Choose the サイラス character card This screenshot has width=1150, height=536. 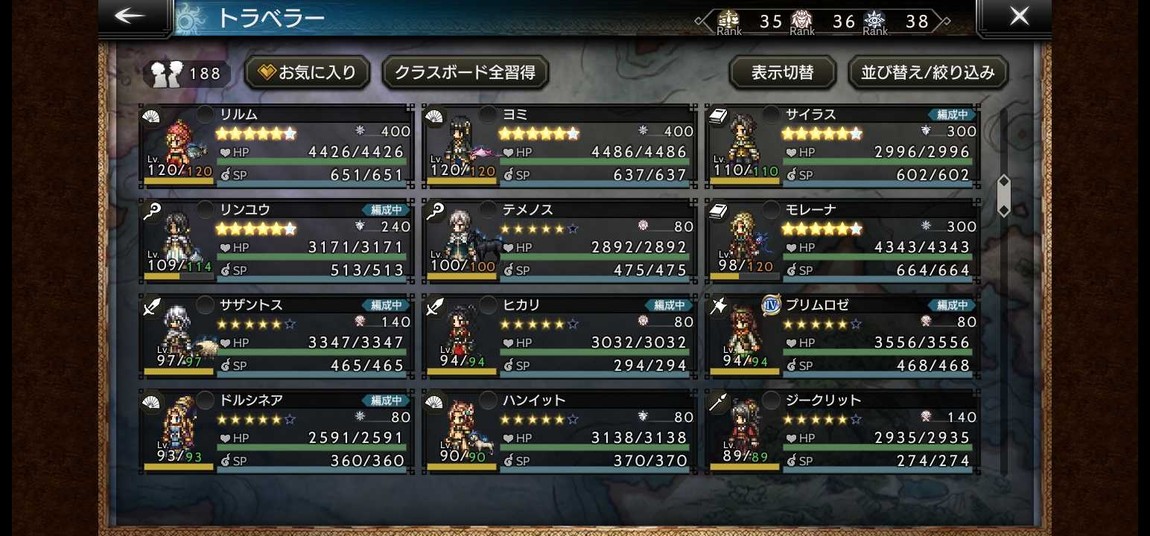843,146
